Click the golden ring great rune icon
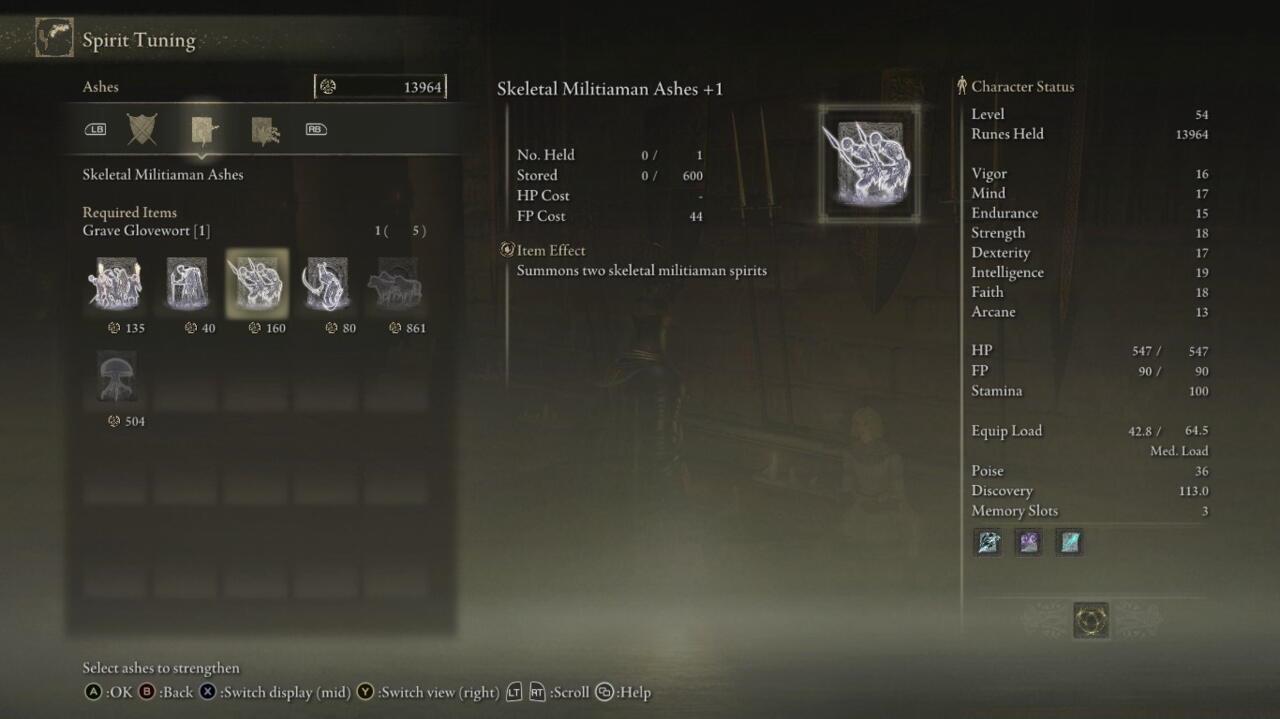The width and height of the screenshot is (1280, 719). [1091, 620]
